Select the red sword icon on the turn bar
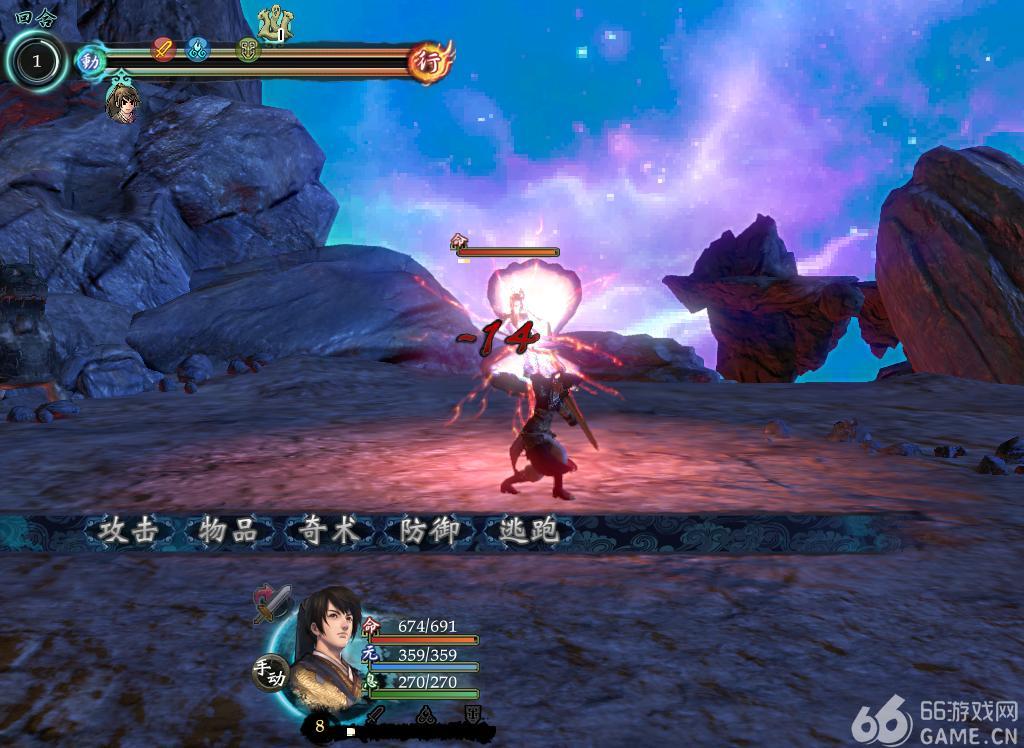This screenshot has height=748, width=1024. 162,48
